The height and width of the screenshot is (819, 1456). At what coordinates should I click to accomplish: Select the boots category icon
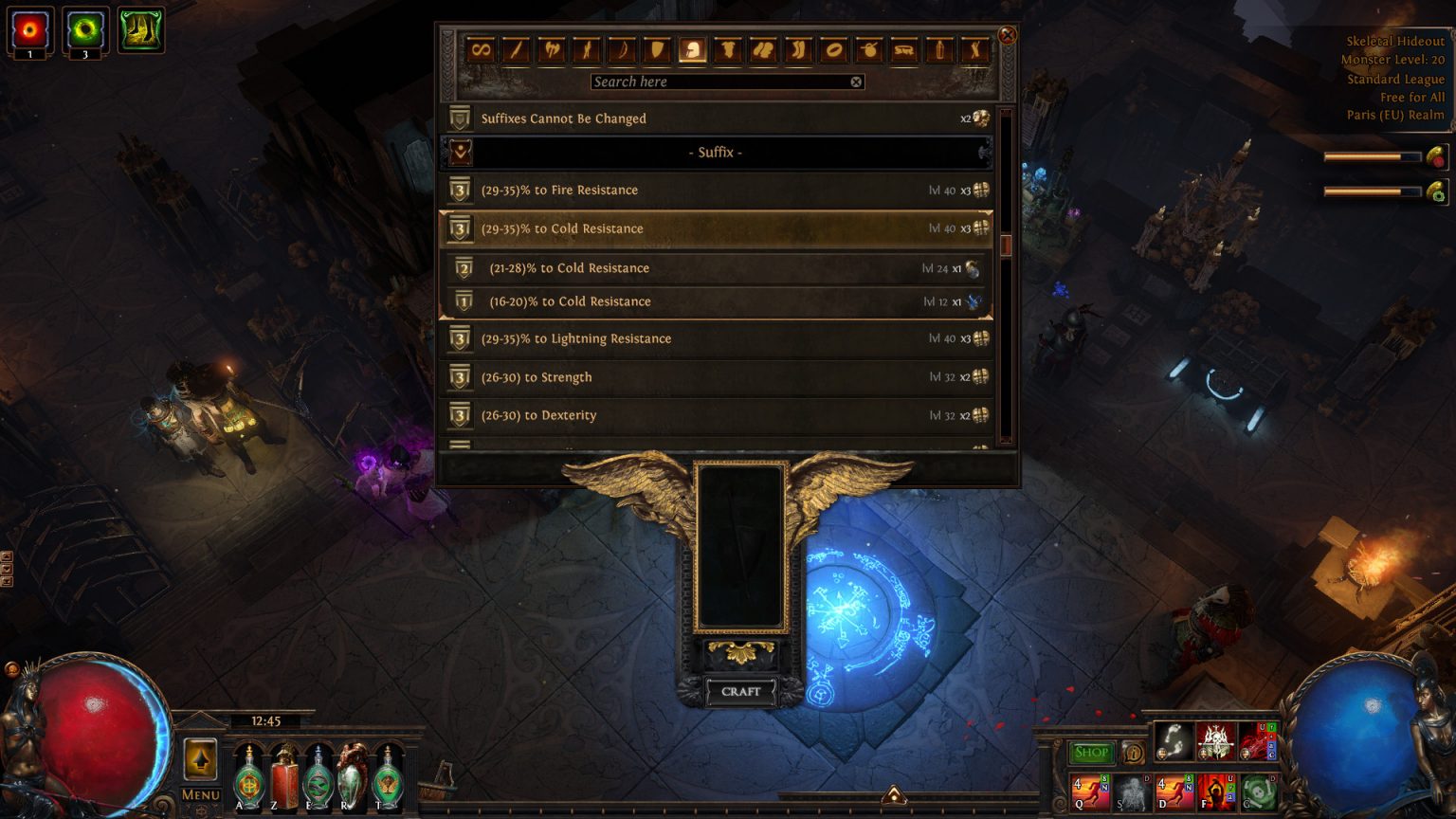click(796, 50)
